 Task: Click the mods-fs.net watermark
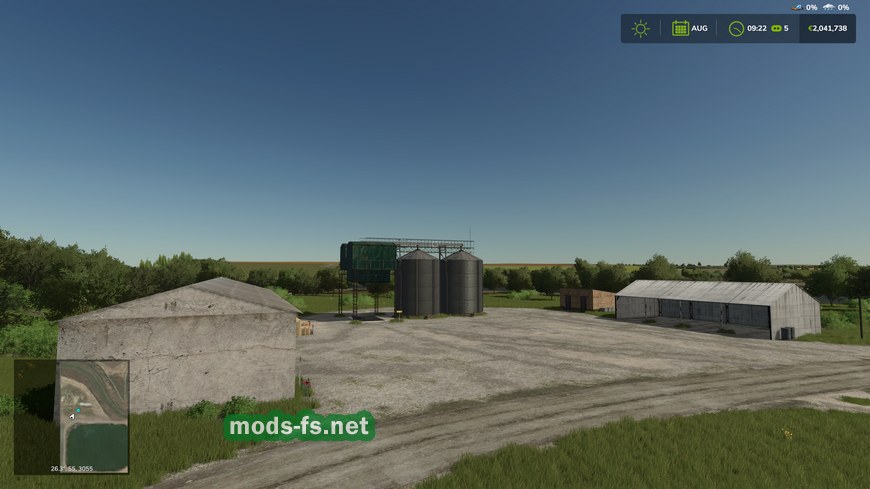pyautogui.click(x=299, y=427)
